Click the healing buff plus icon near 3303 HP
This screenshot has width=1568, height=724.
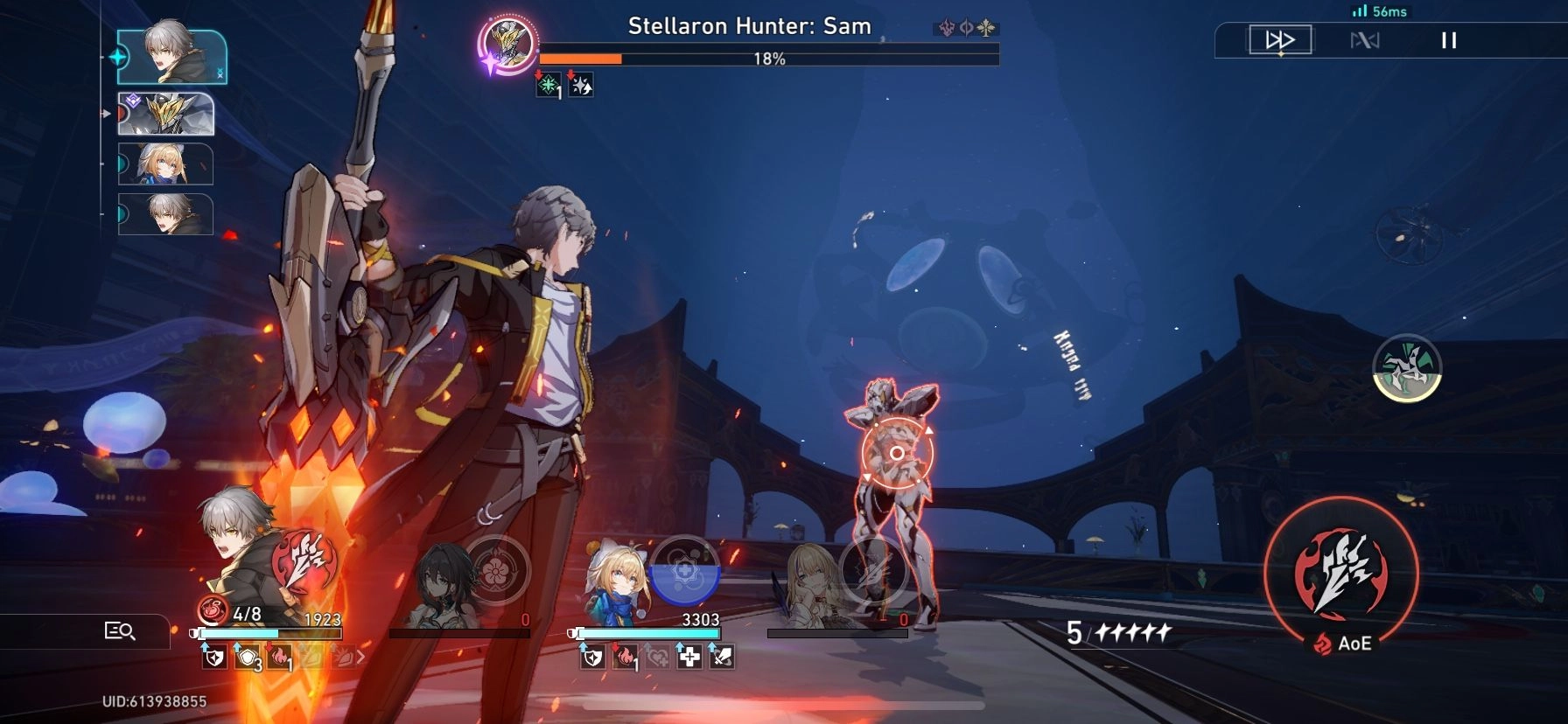pyautogui.click(x=689, y=658)
